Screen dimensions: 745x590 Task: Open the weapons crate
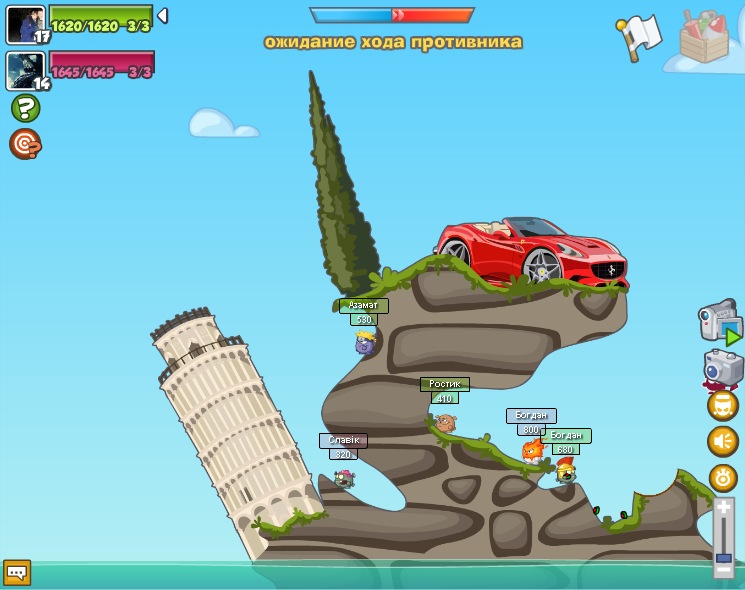point(704,37)
